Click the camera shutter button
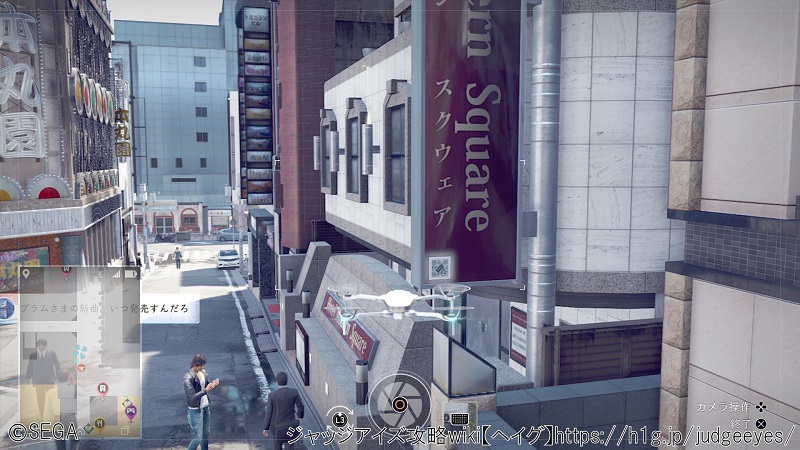 coord(397,404)
